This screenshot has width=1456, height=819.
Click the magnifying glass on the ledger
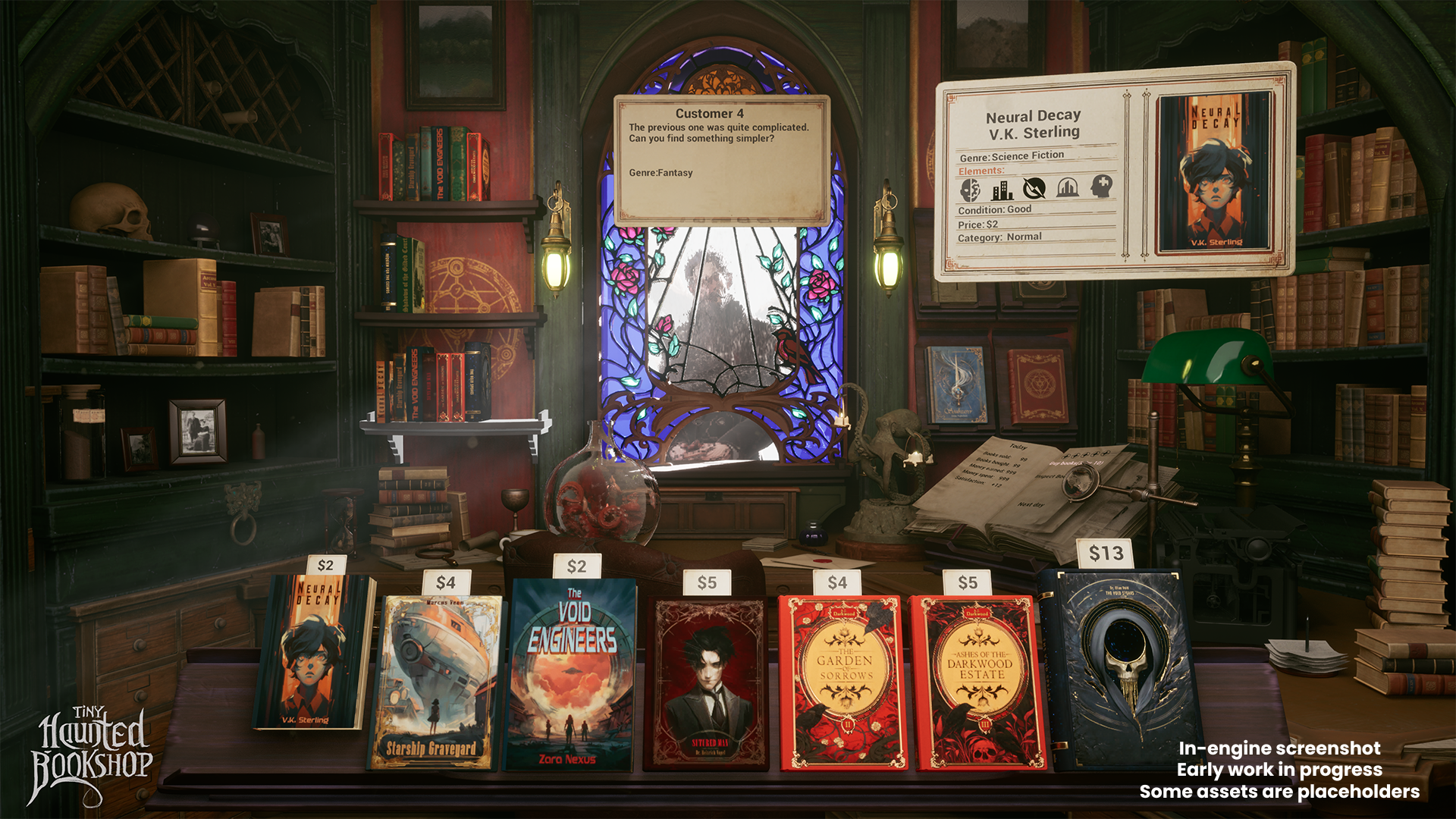tap(1080, 483)
